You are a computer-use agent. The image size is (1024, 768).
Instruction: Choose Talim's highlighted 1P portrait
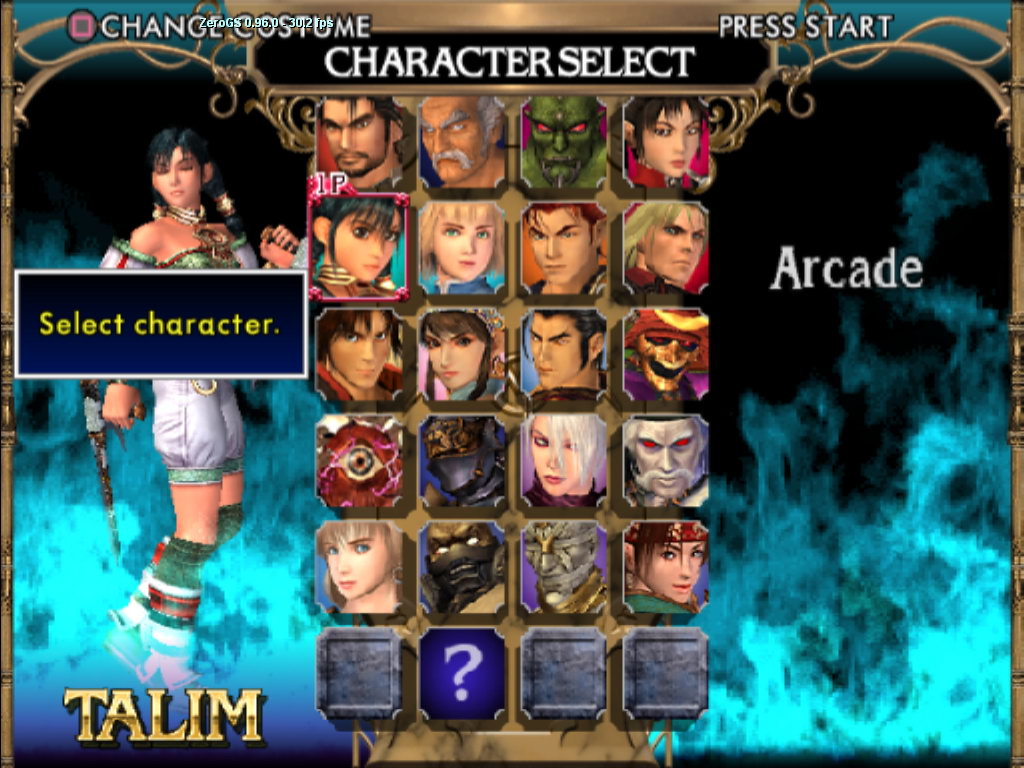point(360,247)
